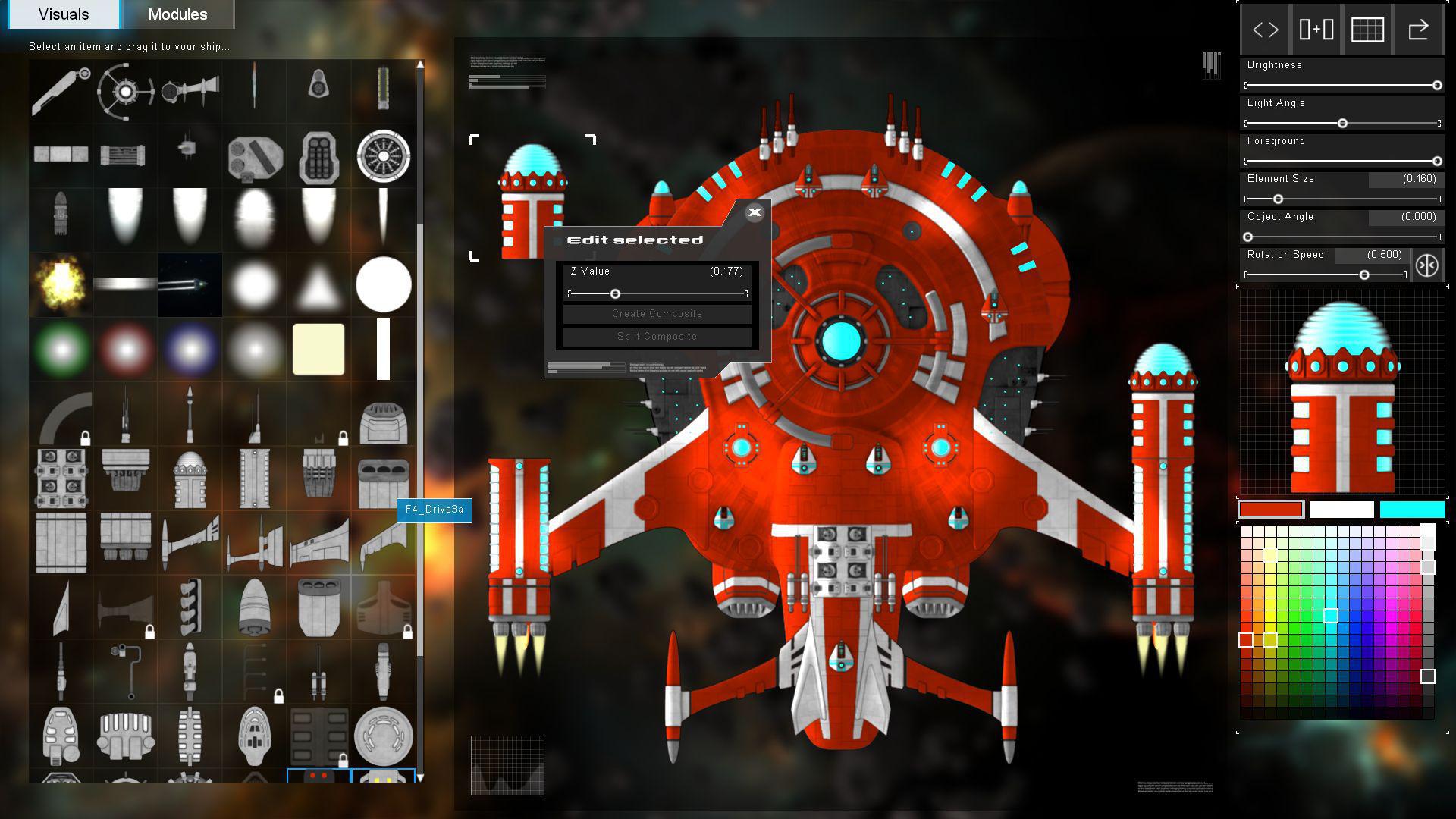
Task: Switch to the Modules tab
Action: [178, 14]
